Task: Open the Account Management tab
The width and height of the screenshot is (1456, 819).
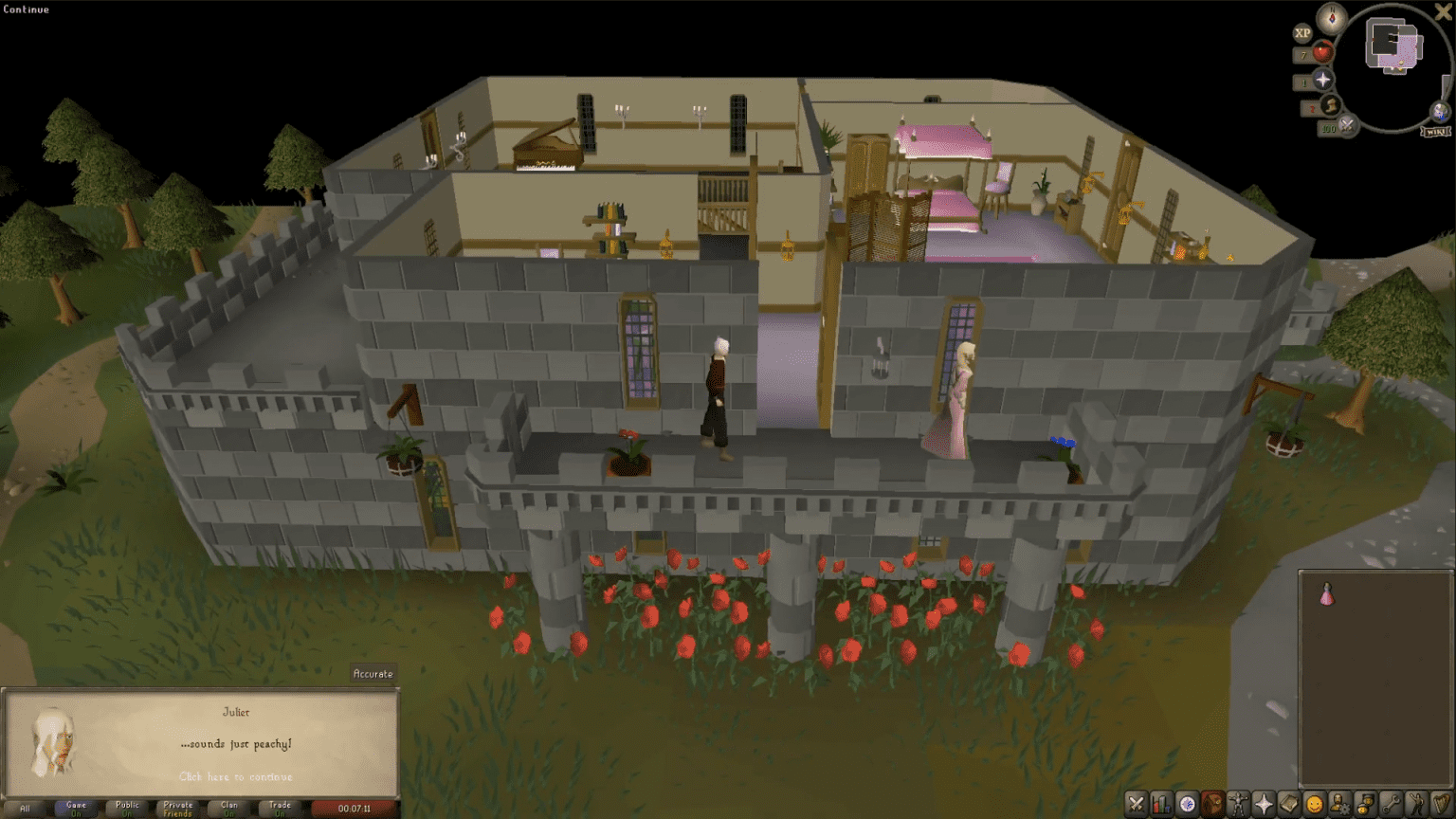Action: point(1339,805)
